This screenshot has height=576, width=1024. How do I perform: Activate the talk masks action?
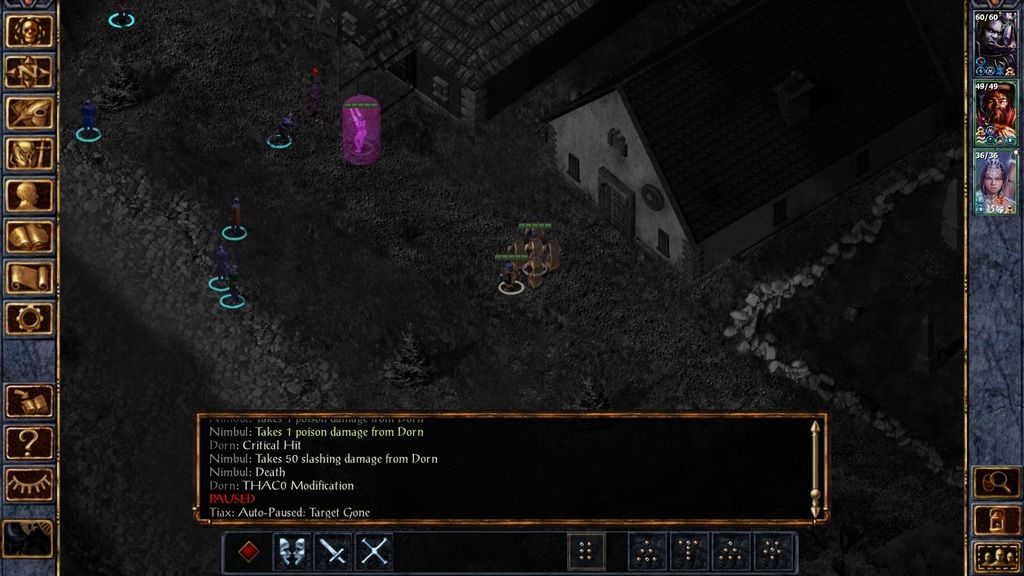(291, 551)
